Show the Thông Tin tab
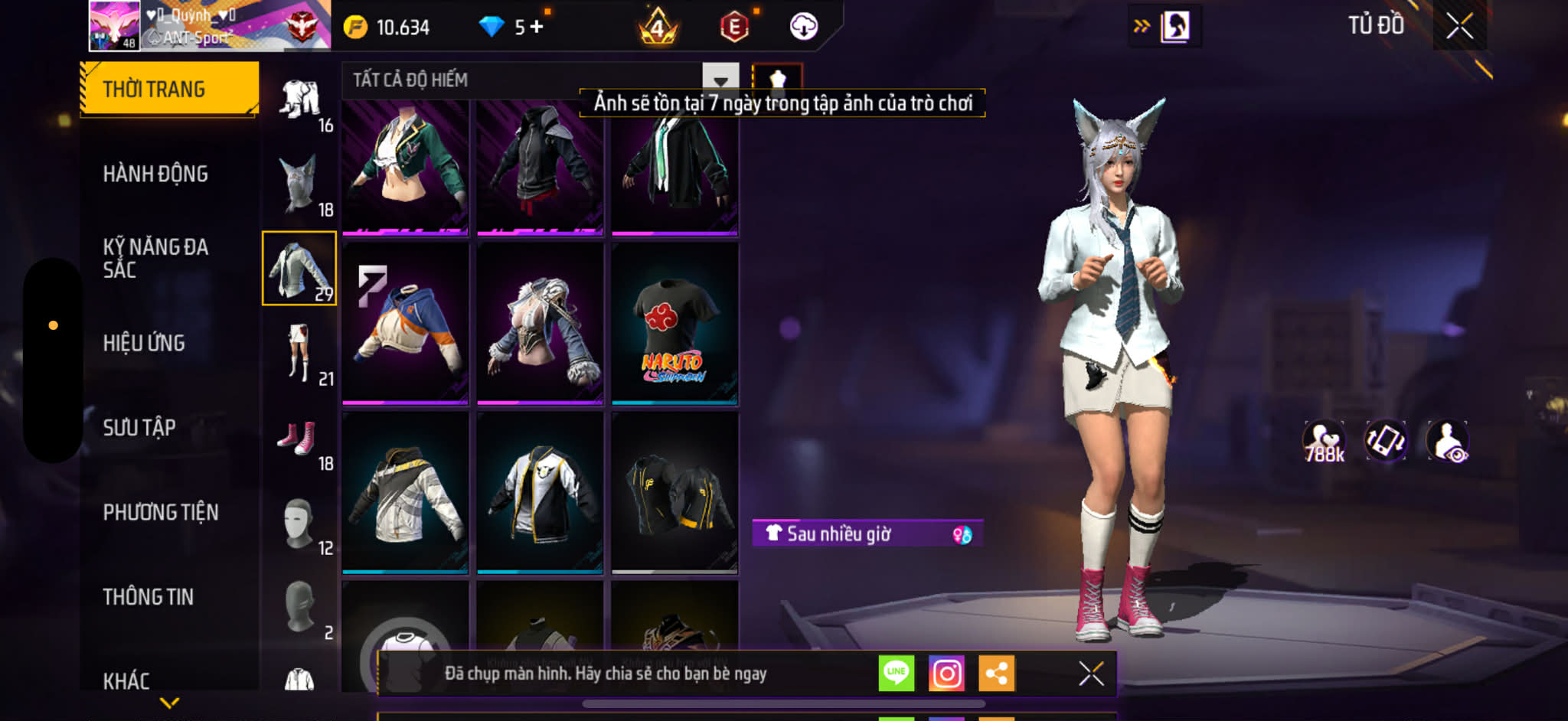This screenshot has height=721, width=1568. [x=149, y=596]
